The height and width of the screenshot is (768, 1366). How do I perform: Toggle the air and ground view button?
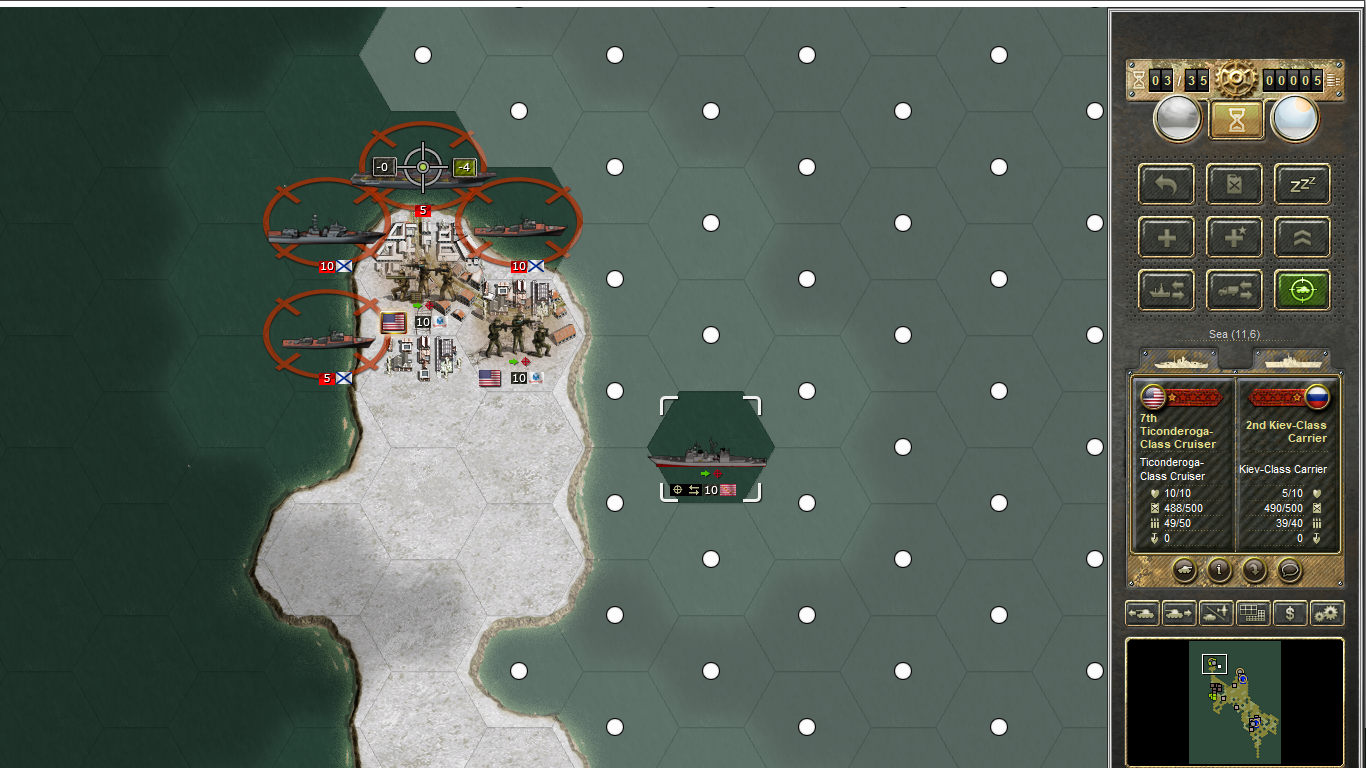(x=1216, y=613)
